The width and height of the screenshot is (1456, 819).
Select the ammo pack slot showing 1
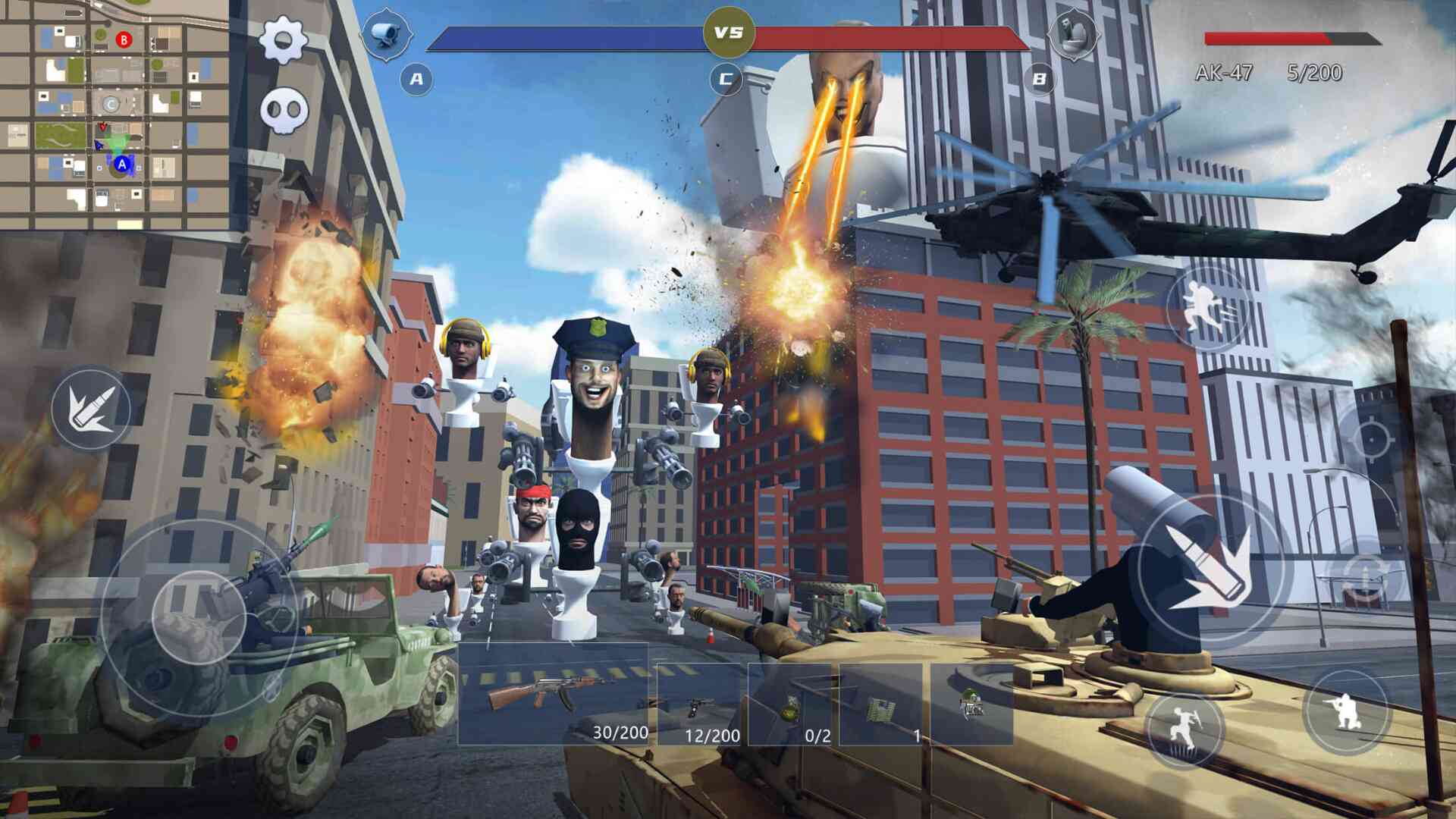(x=880, y=705)
